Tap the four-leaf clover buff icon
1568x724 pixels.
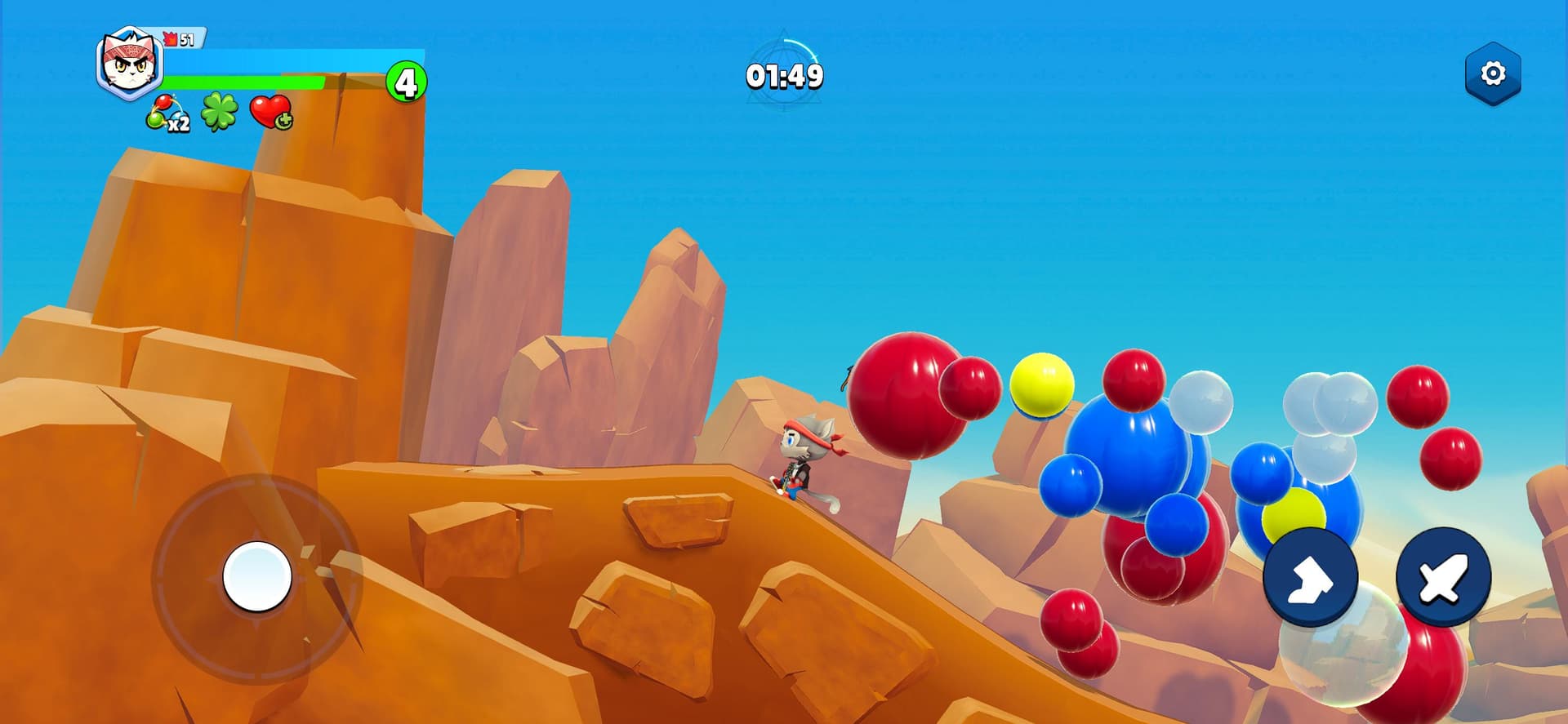(x=220, y=112)
